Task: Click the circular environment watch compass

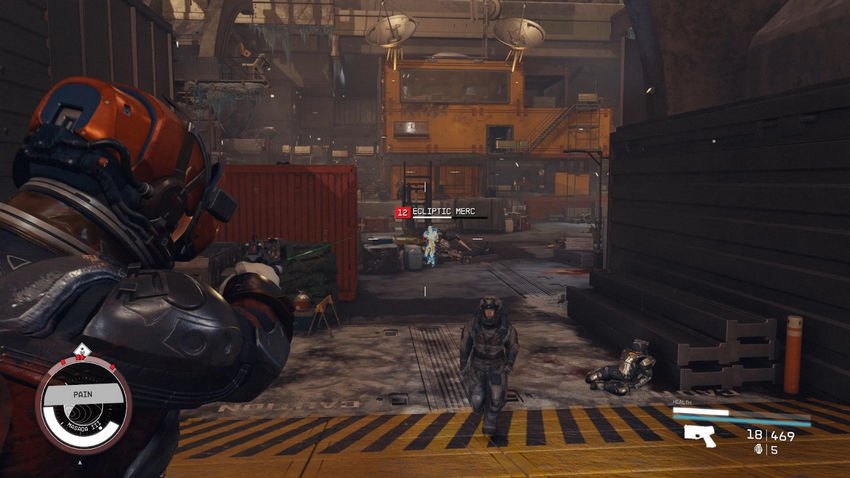Action: coord(83,403)
